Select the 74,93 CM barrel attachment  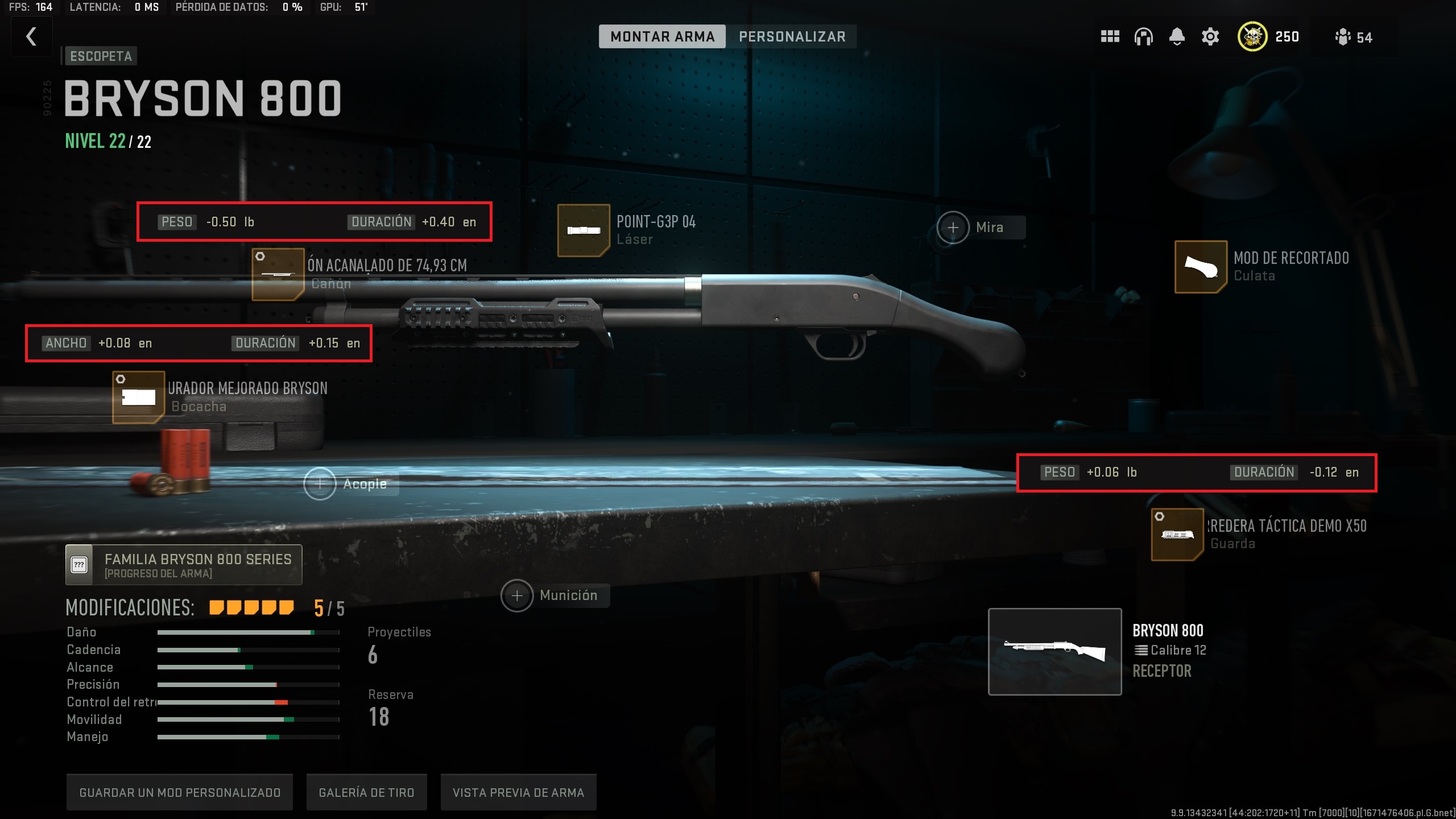277,274
